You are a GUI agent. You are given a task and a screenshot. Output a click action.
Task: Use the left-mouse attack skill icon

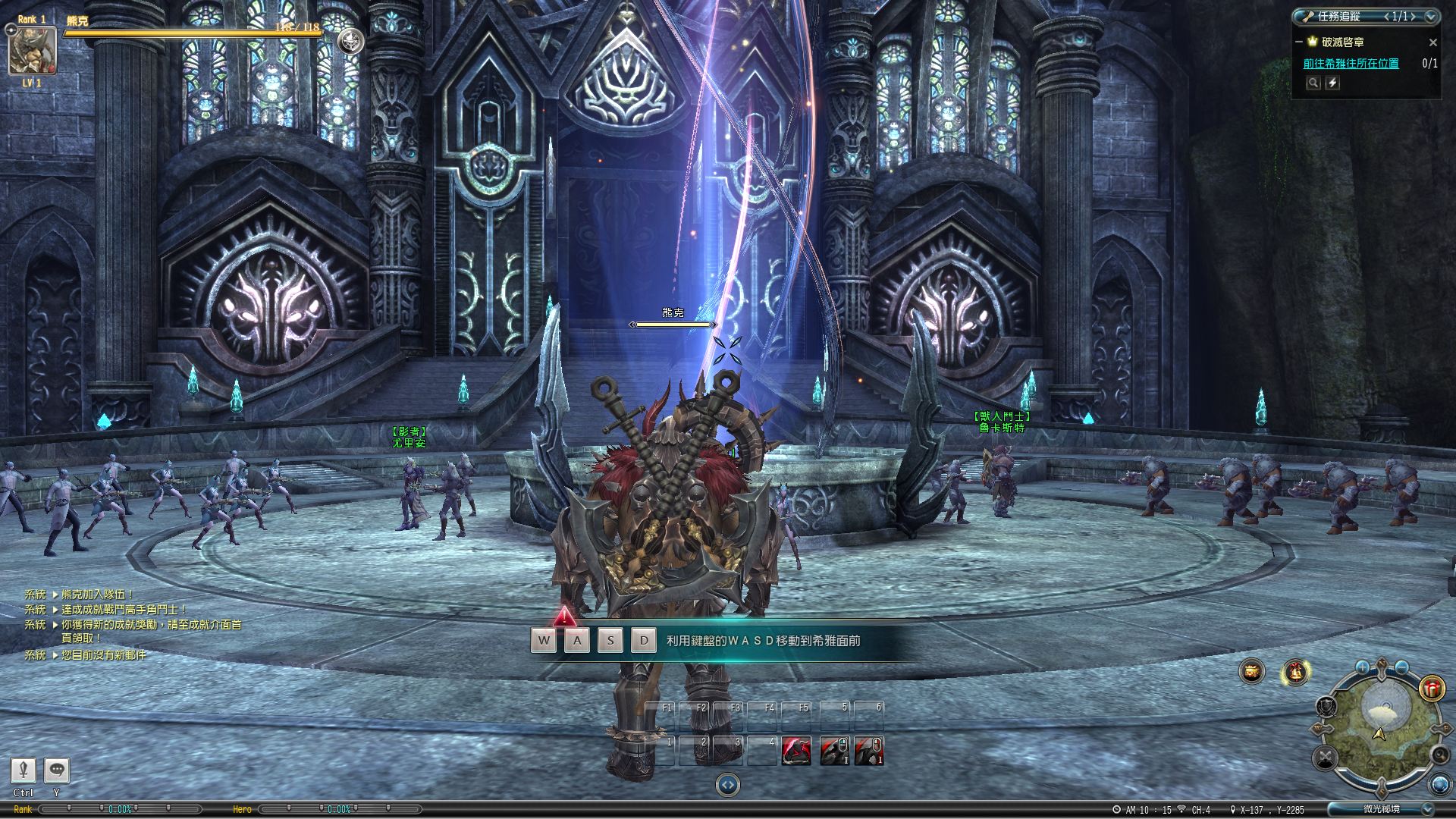(834, 751)
